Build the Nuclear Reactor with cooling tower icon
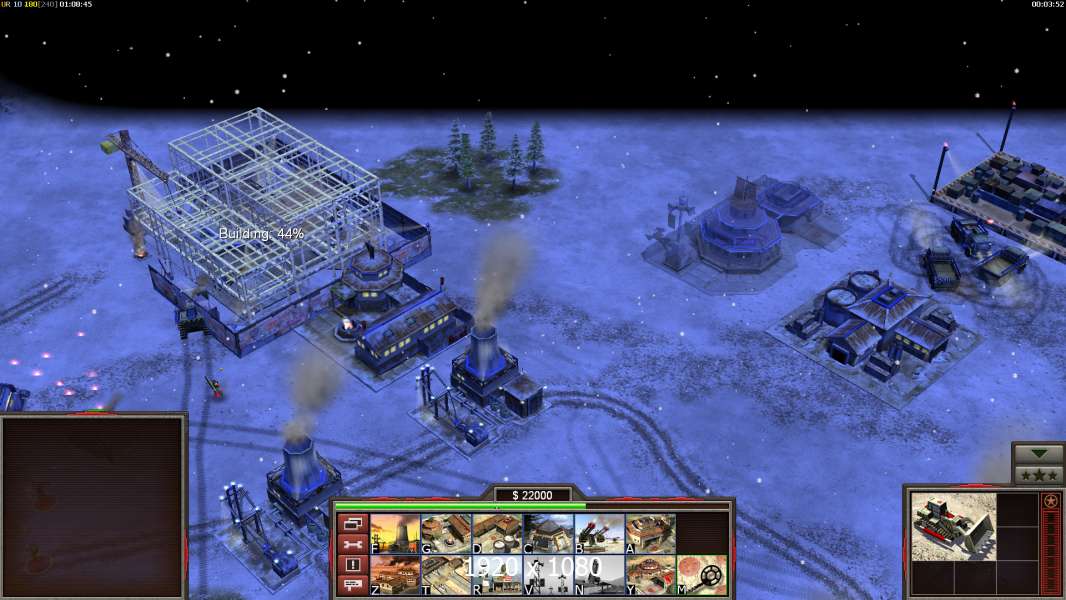Screen dimensions: 1066x600 coord(395,534)
